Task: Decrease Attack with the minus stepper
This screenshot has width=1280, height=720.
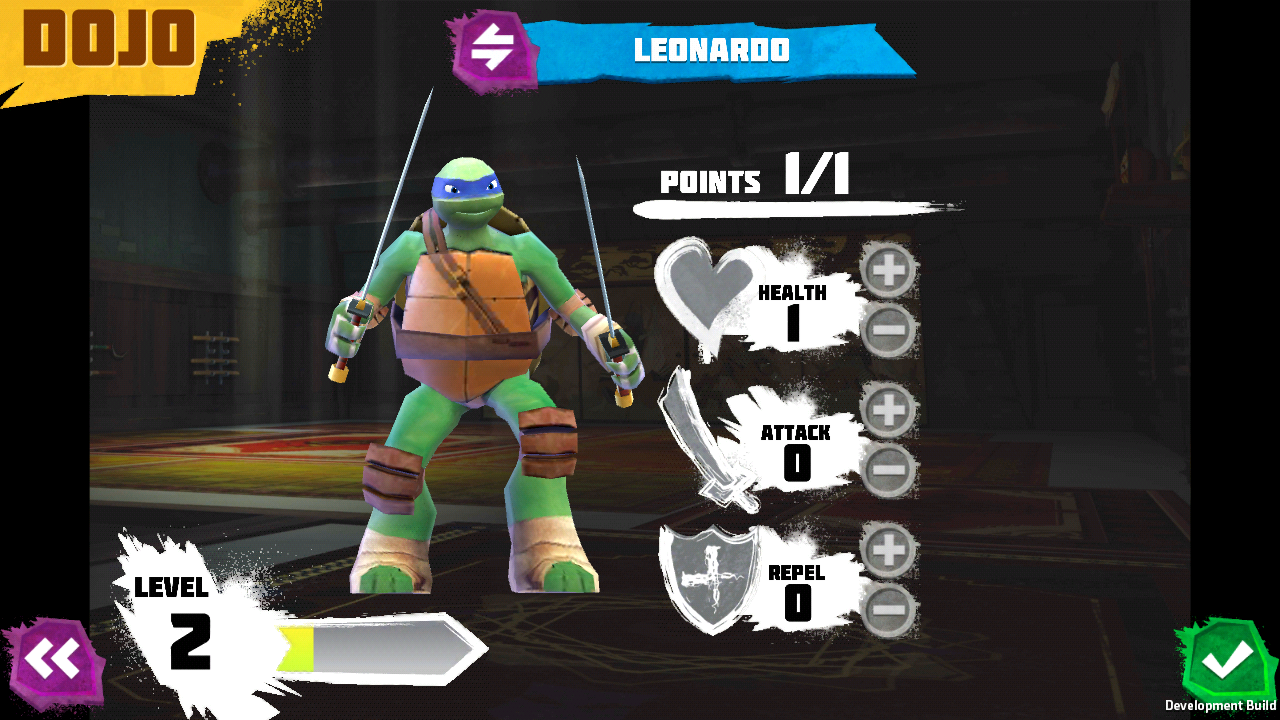Action: 890,470
